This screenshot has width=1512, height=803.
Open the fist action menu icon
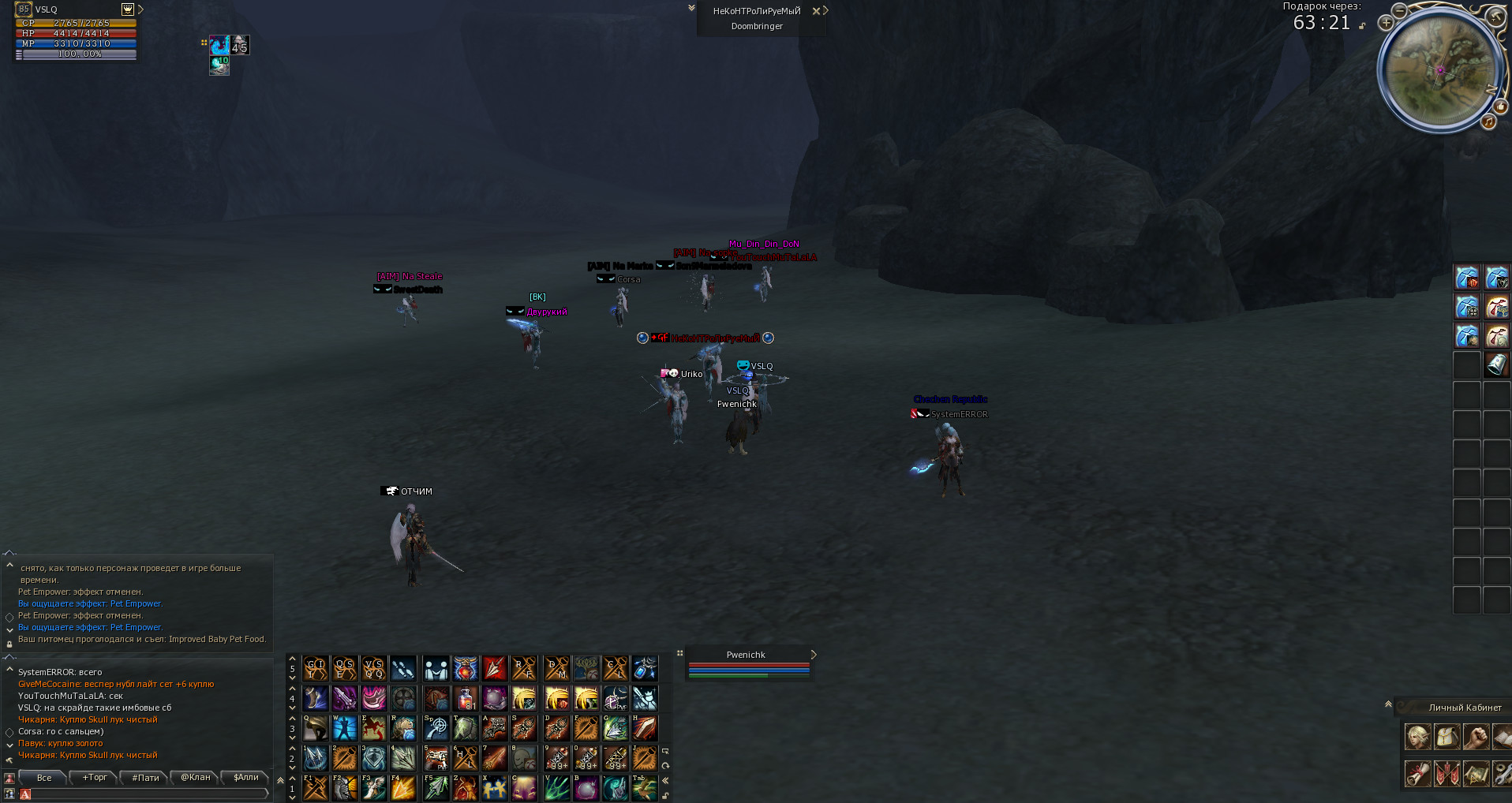pos(1476,737)
